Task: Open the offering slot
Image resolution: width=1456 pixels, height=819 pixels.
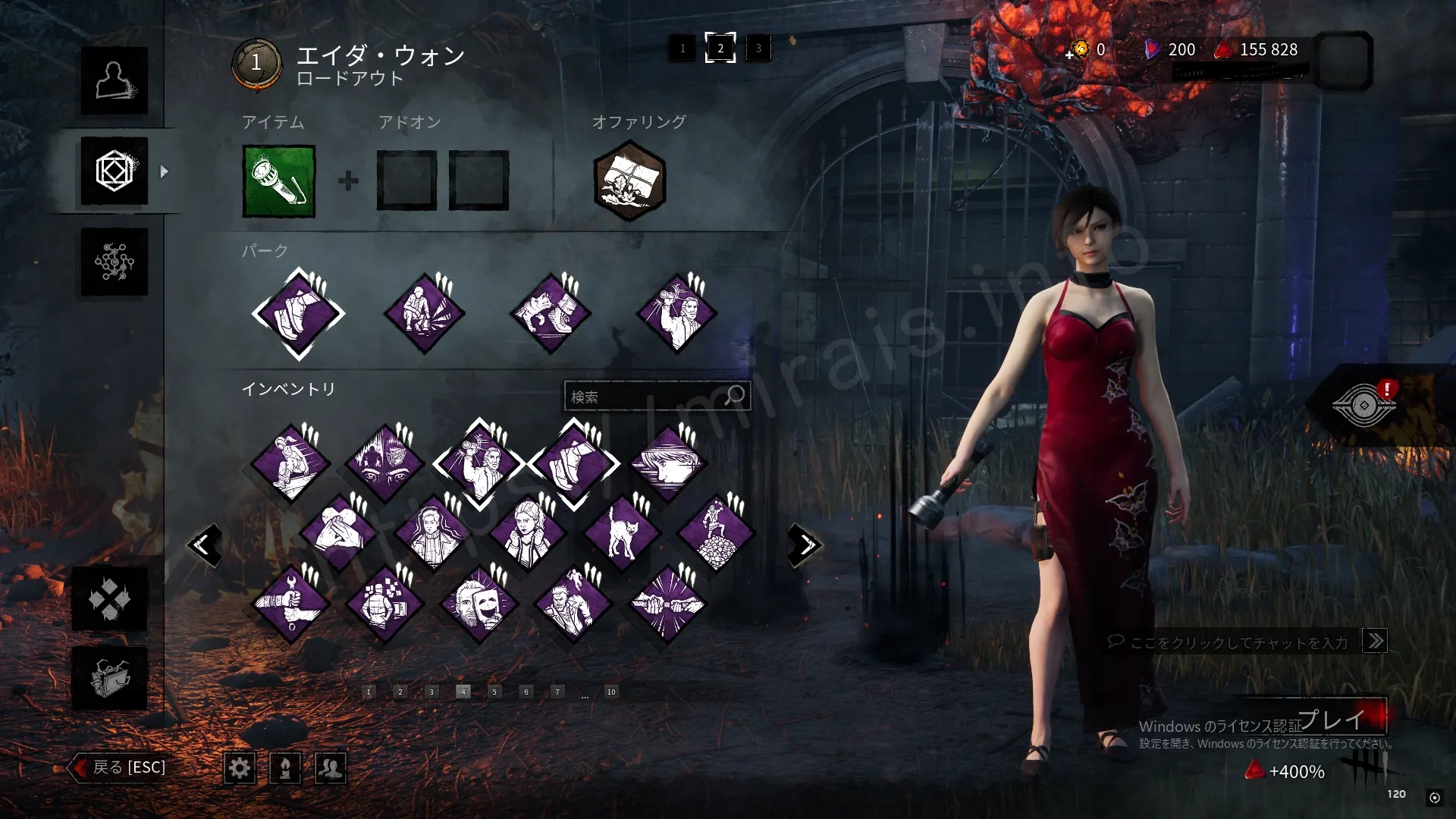Action: click(629, 180)
